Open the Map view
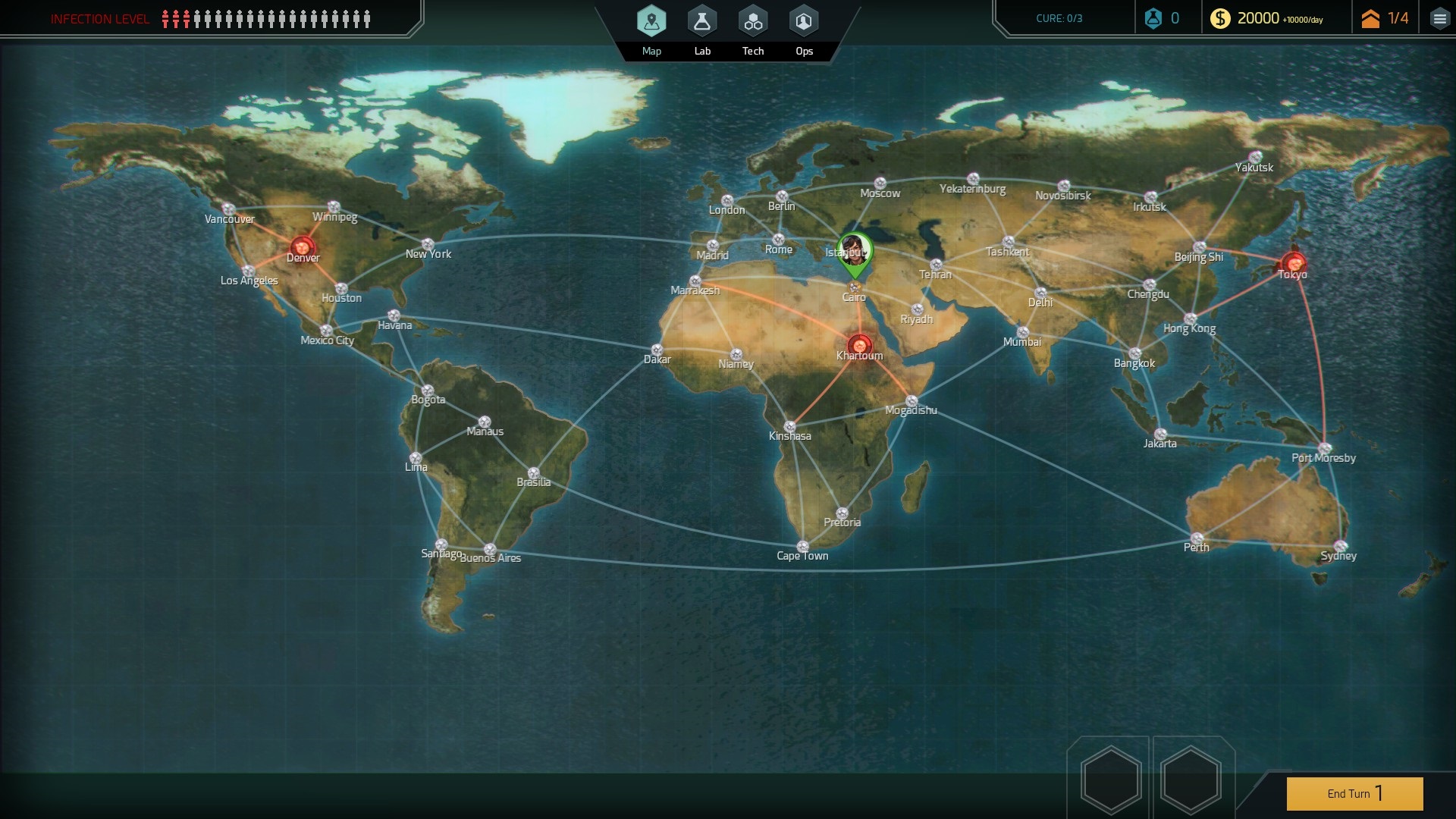Viewport: 1456px width, 819px height. (x=651, y=23)
